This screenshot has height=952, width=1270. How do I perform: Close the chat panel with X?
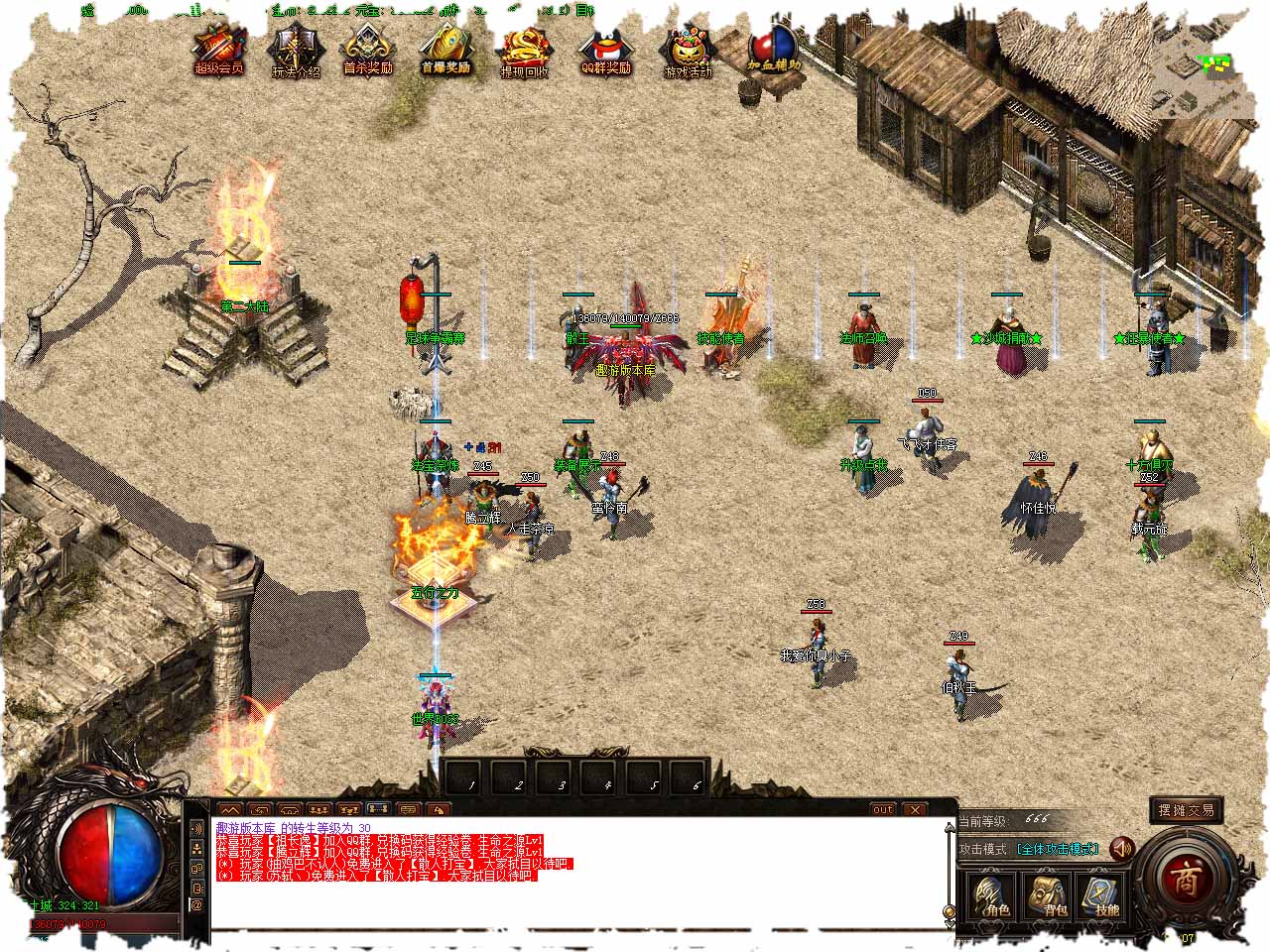tap(914, 809)
